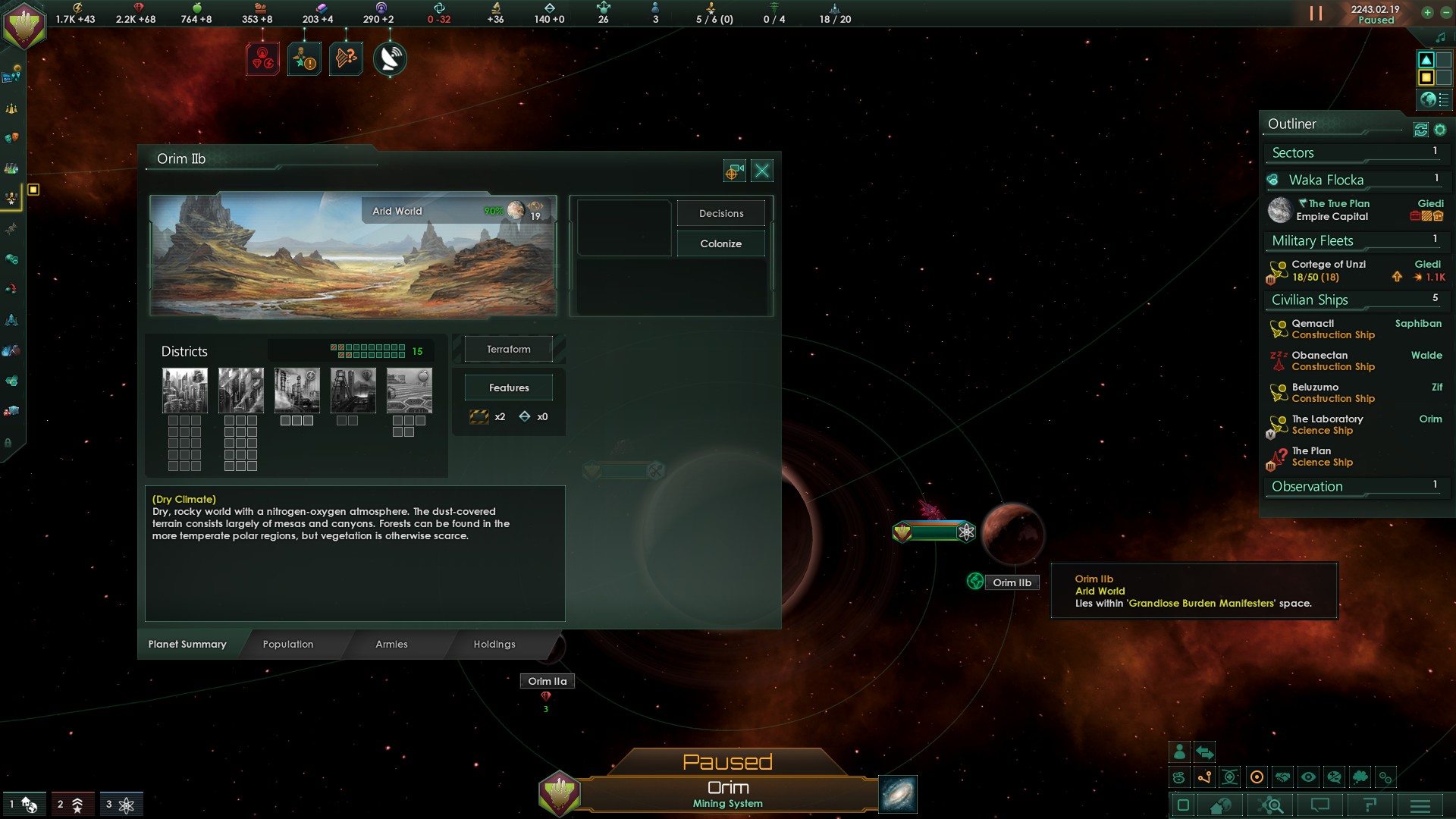Select the Planet Summary tab
The width and height of the screenshot is (1456, 819).
[187, 645]
